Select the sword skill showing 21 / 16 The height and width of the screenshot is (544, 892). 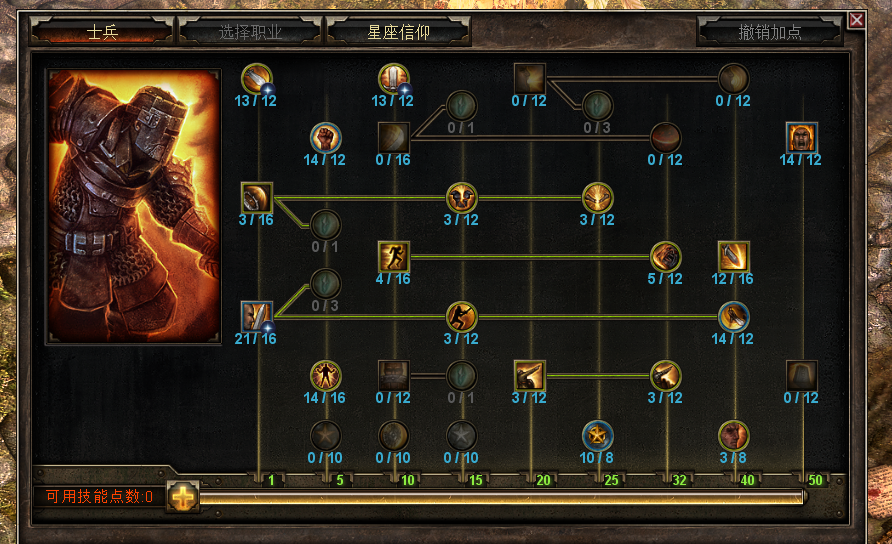point(257,316)
